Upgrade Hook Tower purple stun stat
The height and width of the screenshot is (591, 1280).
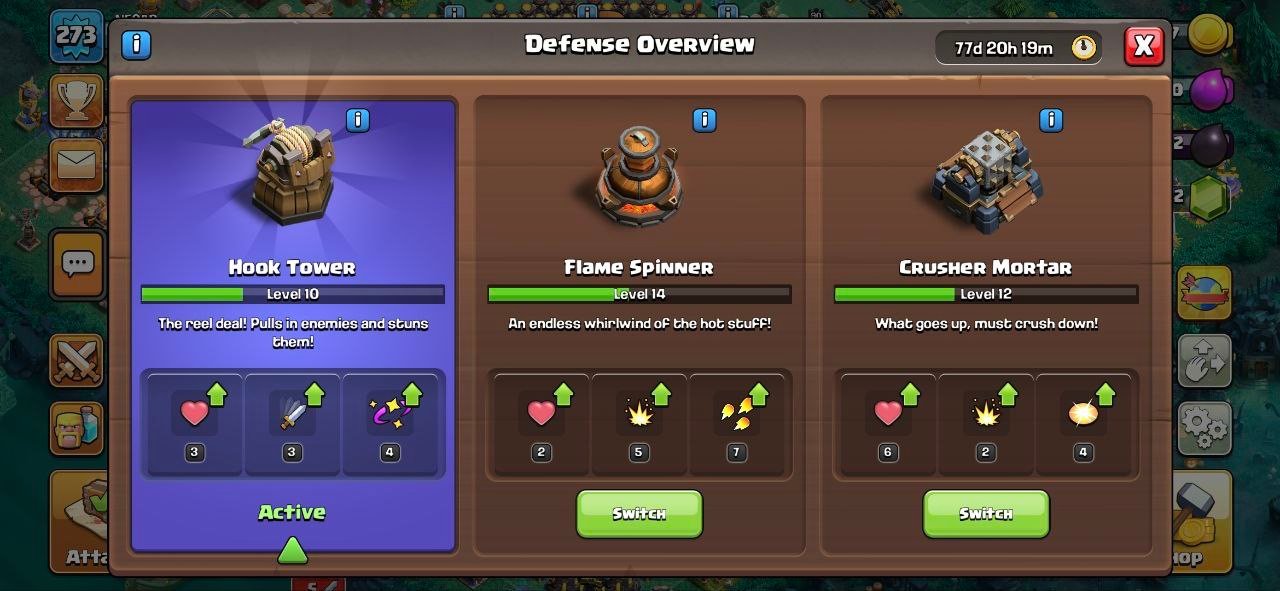click(390, 422)
